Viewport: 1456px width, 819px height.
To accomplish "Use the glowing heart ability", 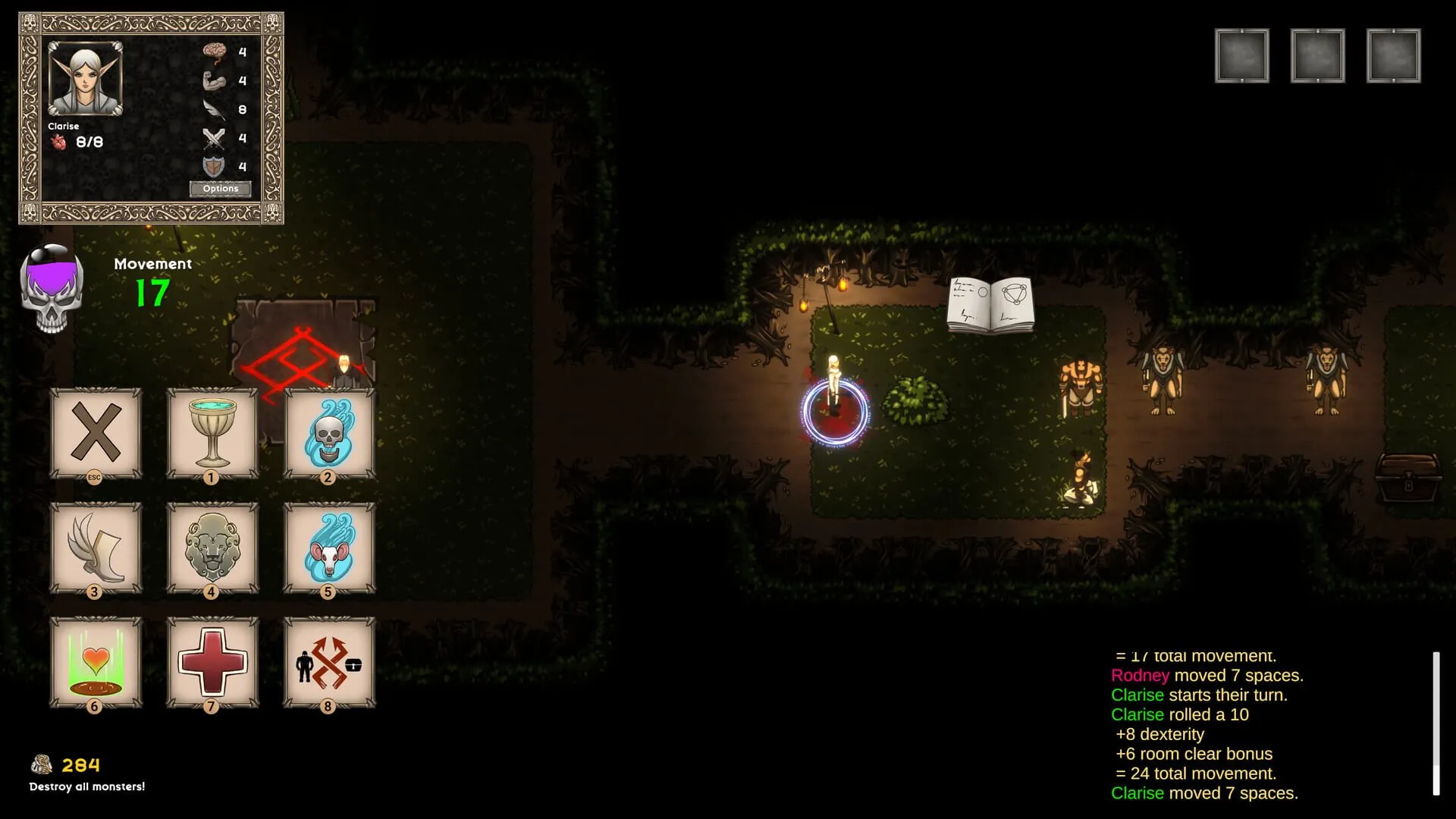I will (x=96, y=662).
